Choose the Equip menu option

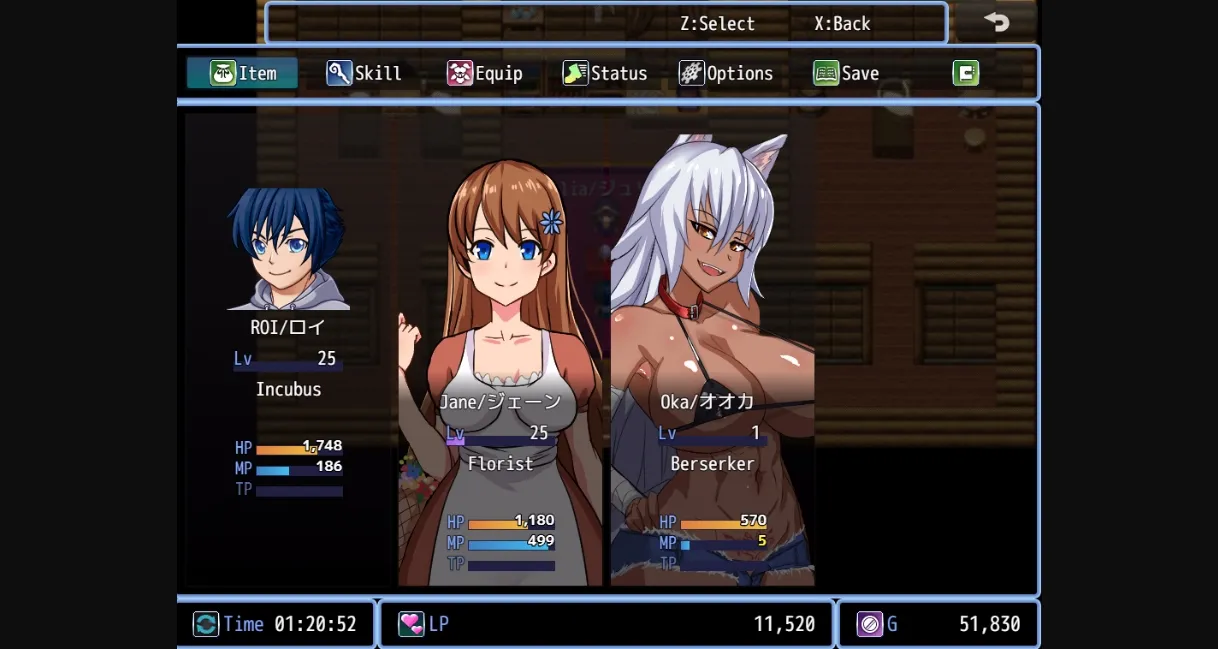coord(485,73)
